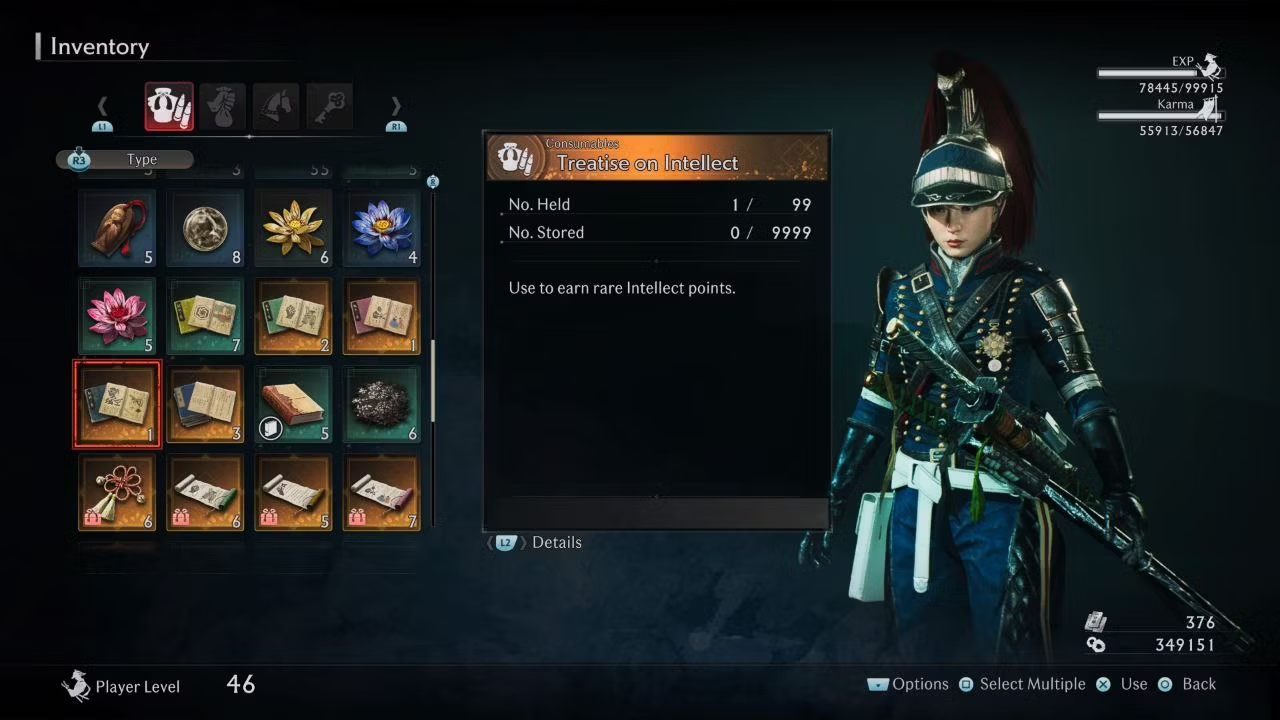The width and height of the screenshot is (1280, 720).
Task: Choose the blue lotus flower item
Action: pos(381,228)
